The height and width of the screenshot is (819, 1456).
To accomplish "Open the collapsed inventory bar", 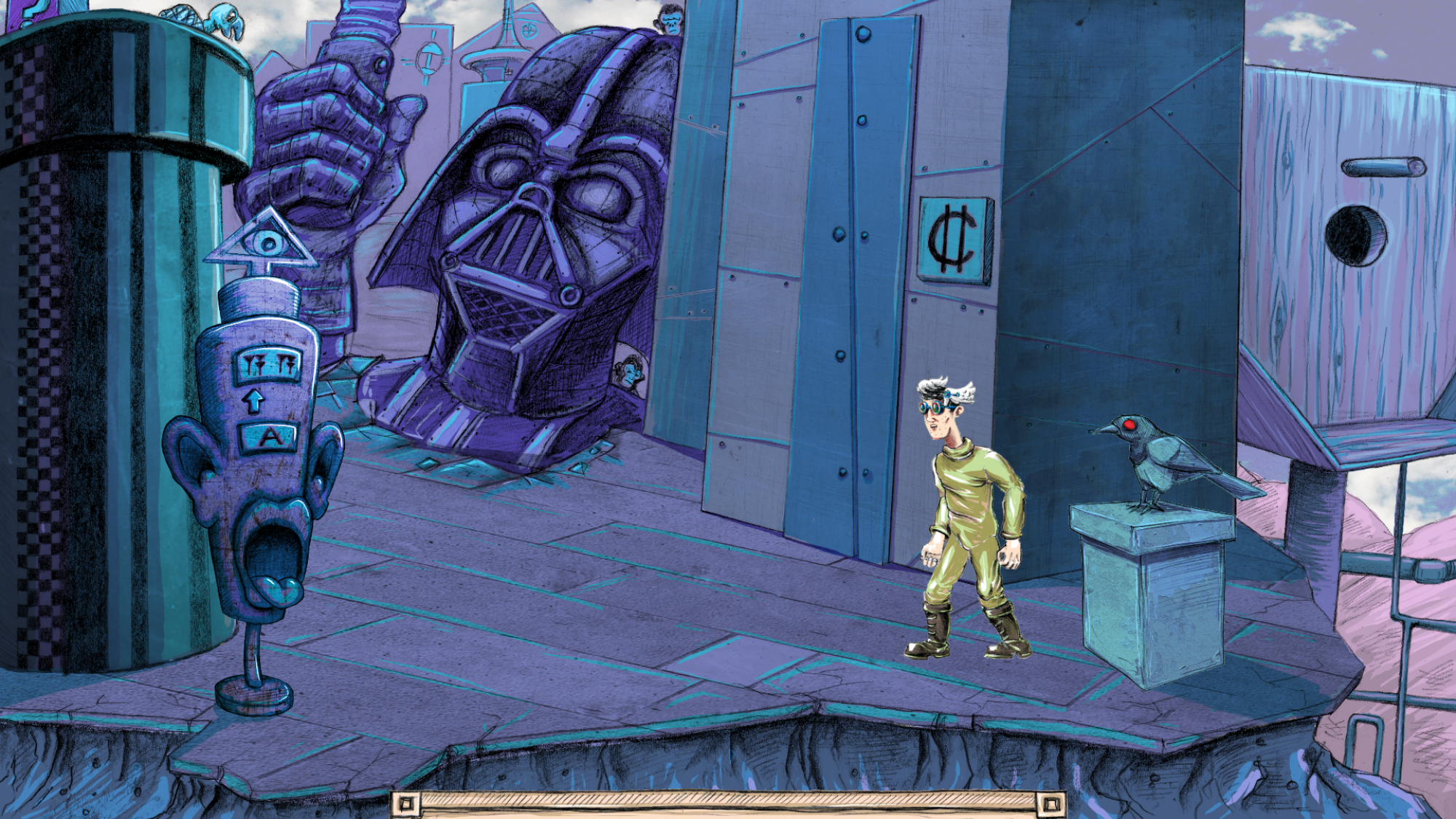I will click(728, 804).
